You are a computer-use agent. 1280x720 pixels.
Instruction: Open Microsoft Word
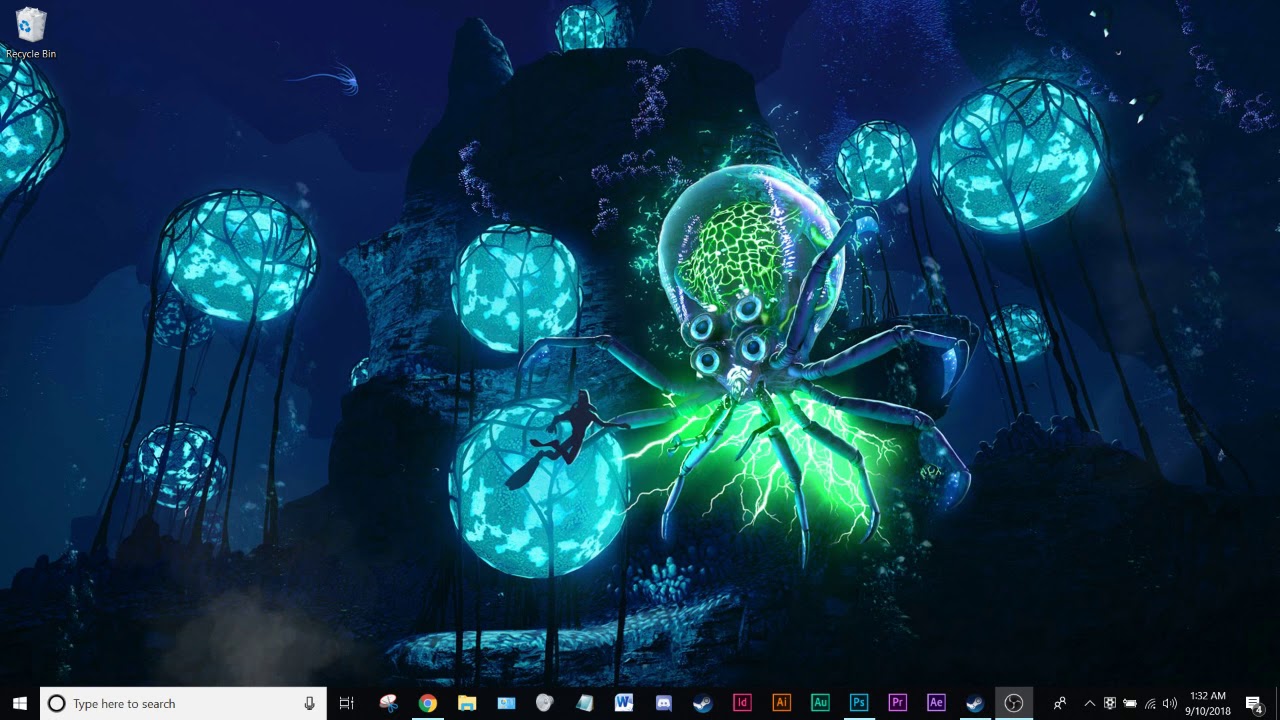pos(623,703)
